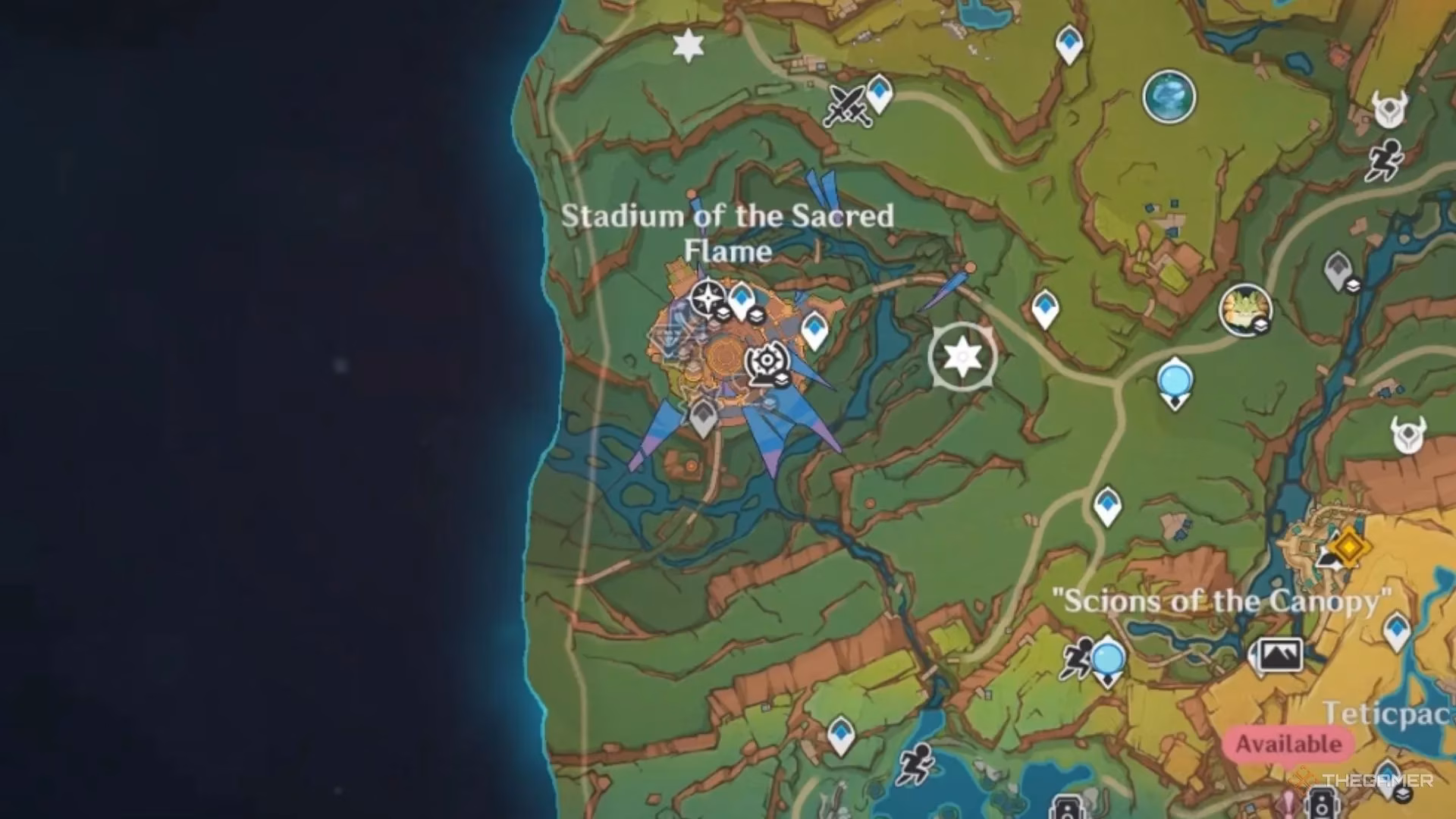Click the pink flower marker at the bottom edge
Screen dimensions: 1456x819
click(1287, 804)
